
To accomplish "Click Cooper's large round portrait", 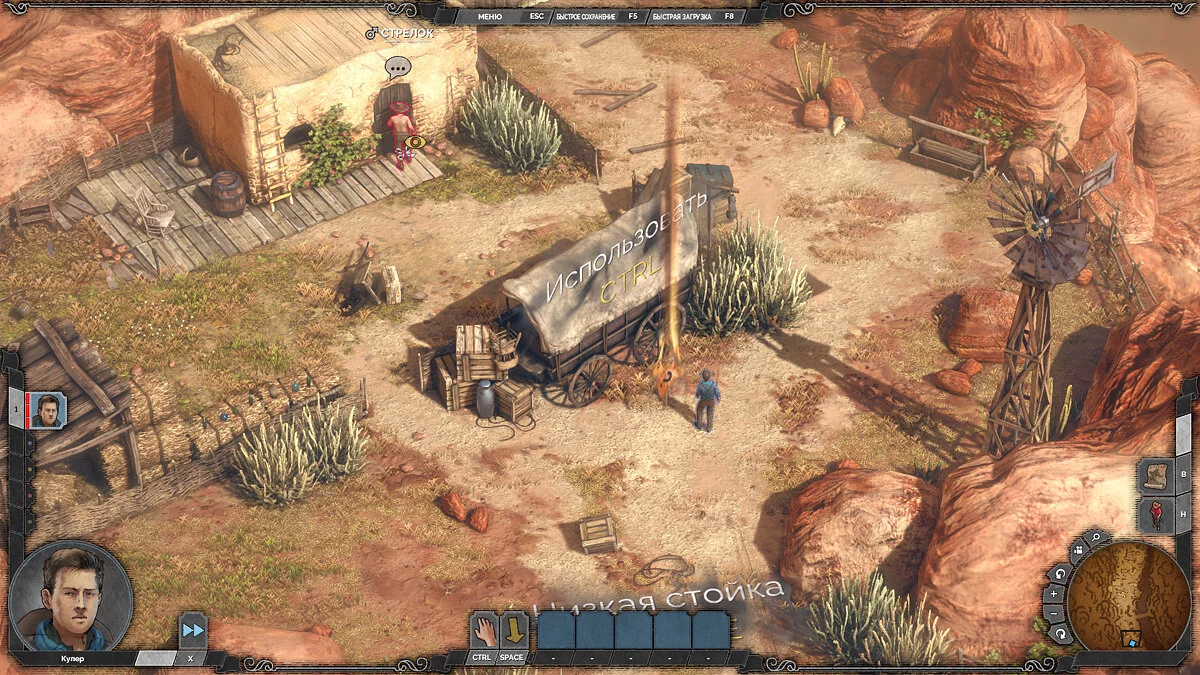I will [x=70, y=597].
